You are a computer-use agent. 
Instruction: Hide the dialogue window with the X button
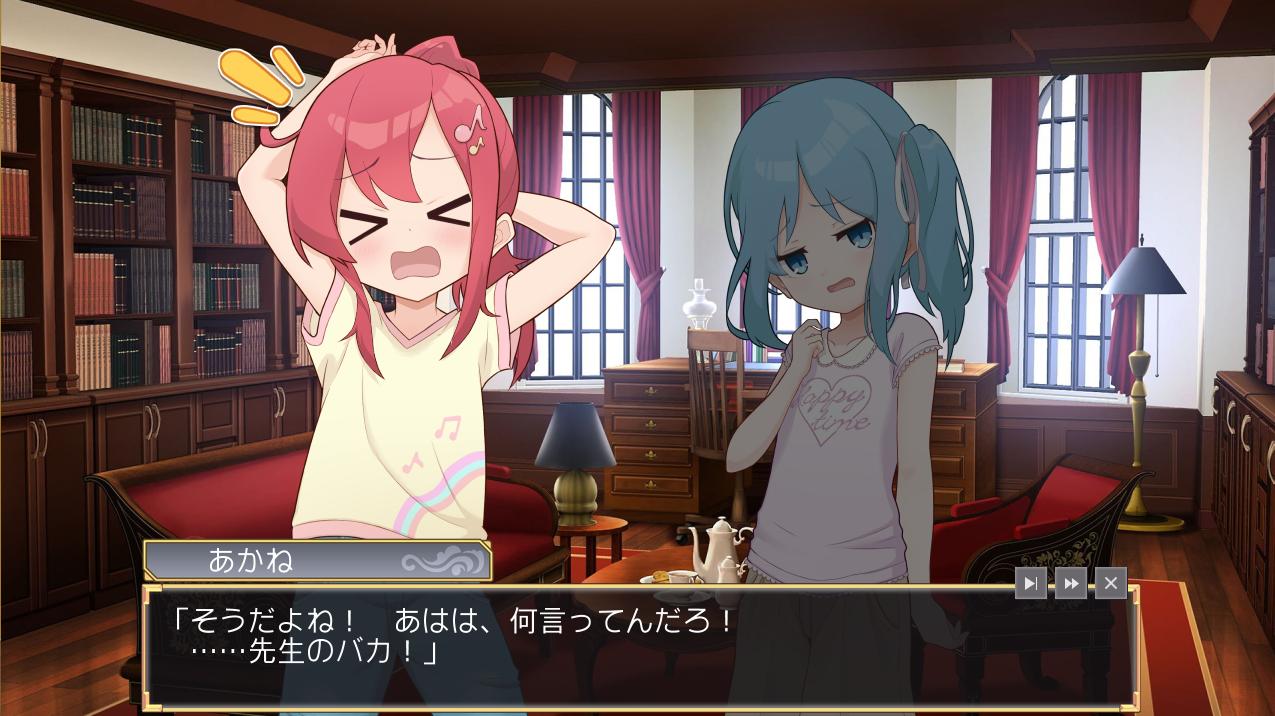coord(1110,583)
